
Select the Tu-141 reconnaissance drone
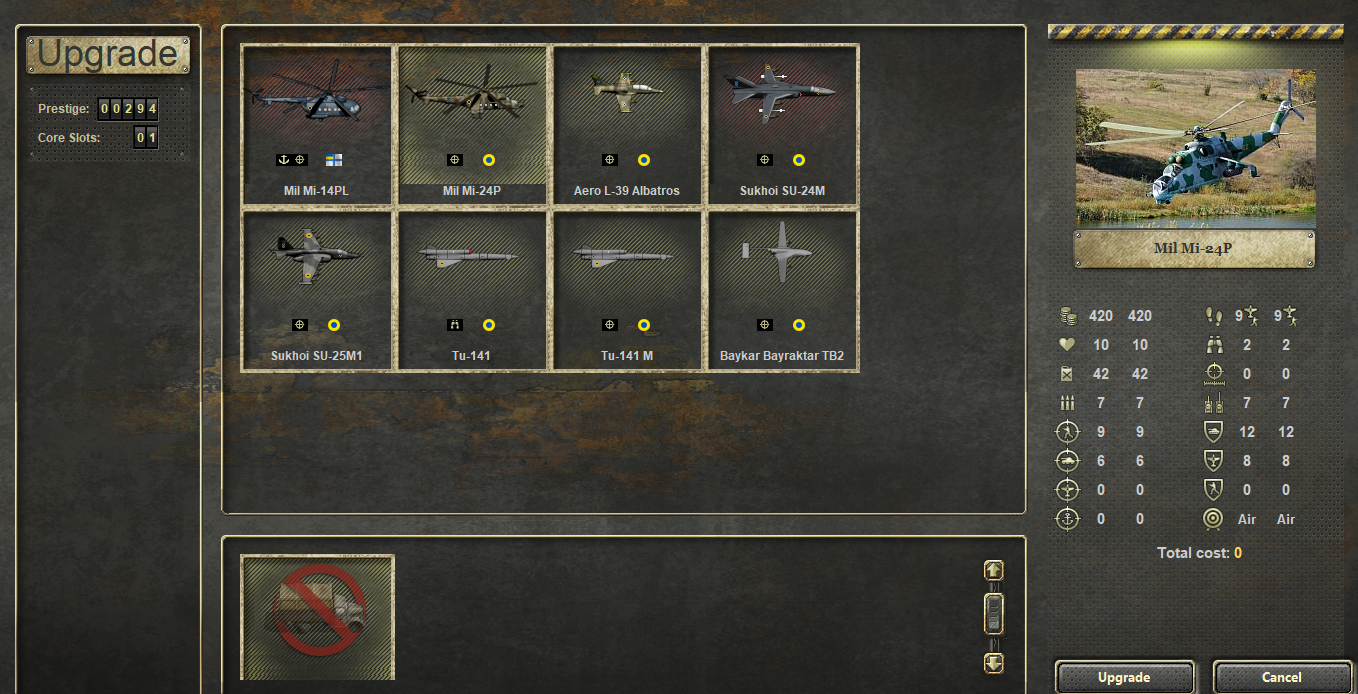click(x=472, y=290)
